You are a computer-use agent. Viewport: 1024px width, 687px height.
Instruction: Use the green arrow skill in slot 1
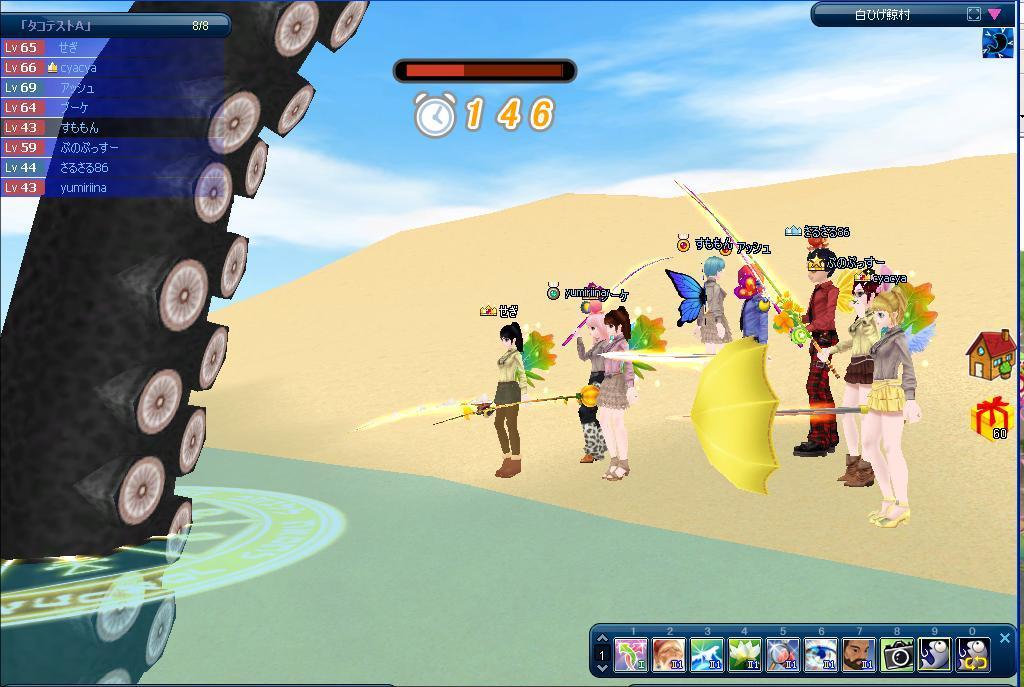(x=631, y=656)
